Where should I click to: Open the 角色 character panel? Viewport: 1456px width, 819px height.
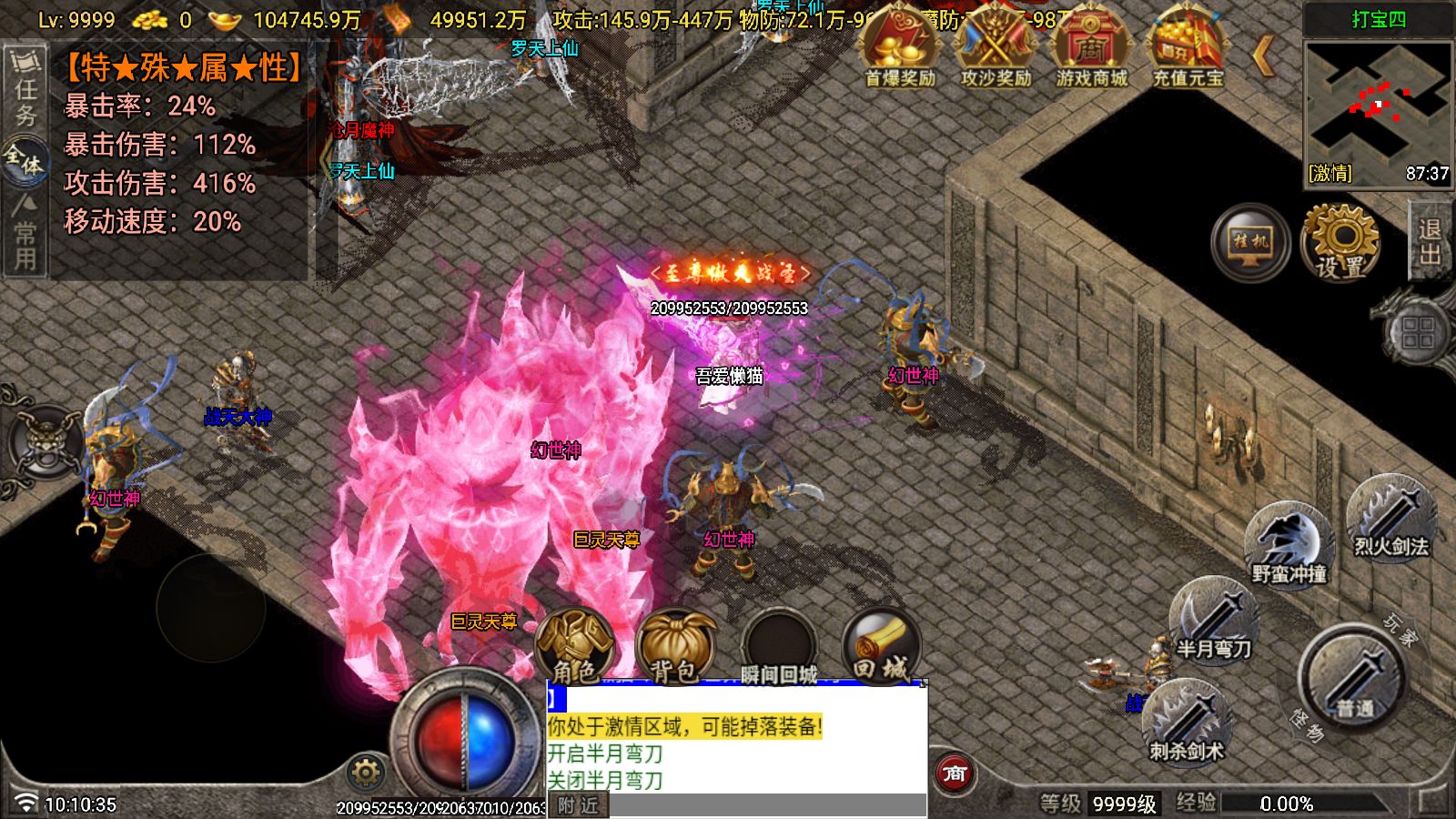click(575, 647)
